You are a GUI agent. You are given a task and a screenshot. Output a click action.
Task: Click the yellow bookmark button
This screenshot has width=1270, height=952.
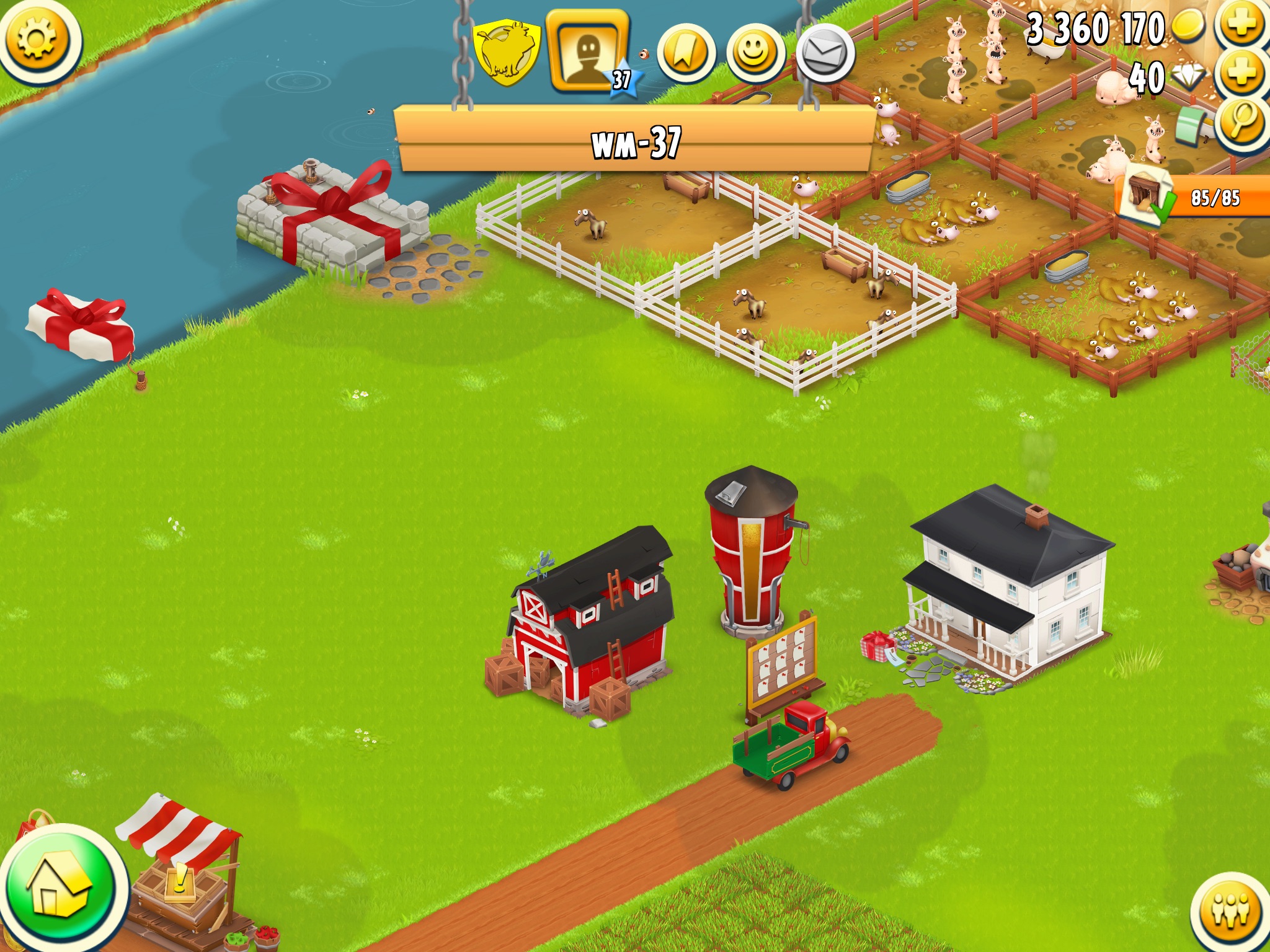685,54
